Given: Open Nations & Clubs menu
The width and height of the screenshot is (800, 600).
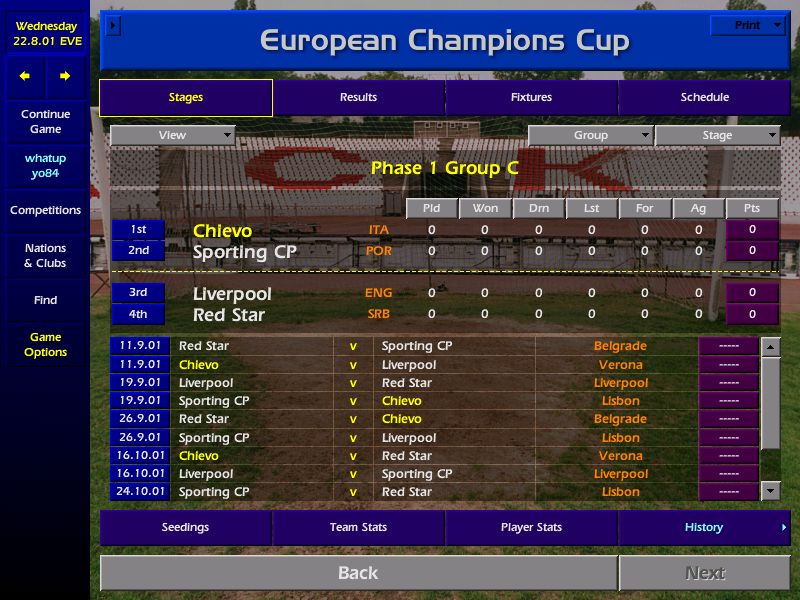Looking at the screenshot, I should (45, 256).
